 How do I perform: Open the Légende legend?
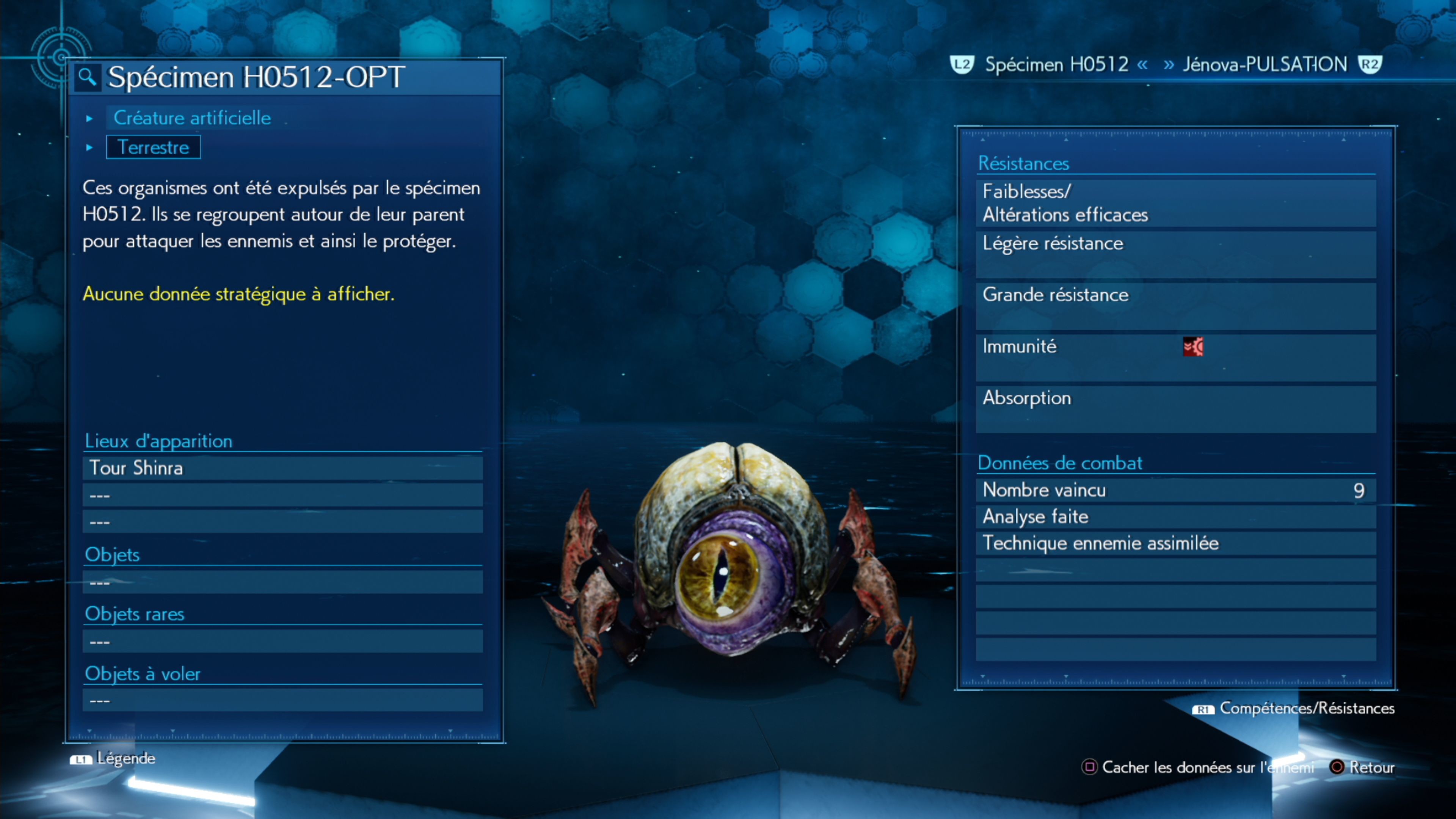[x=113, y=758]
